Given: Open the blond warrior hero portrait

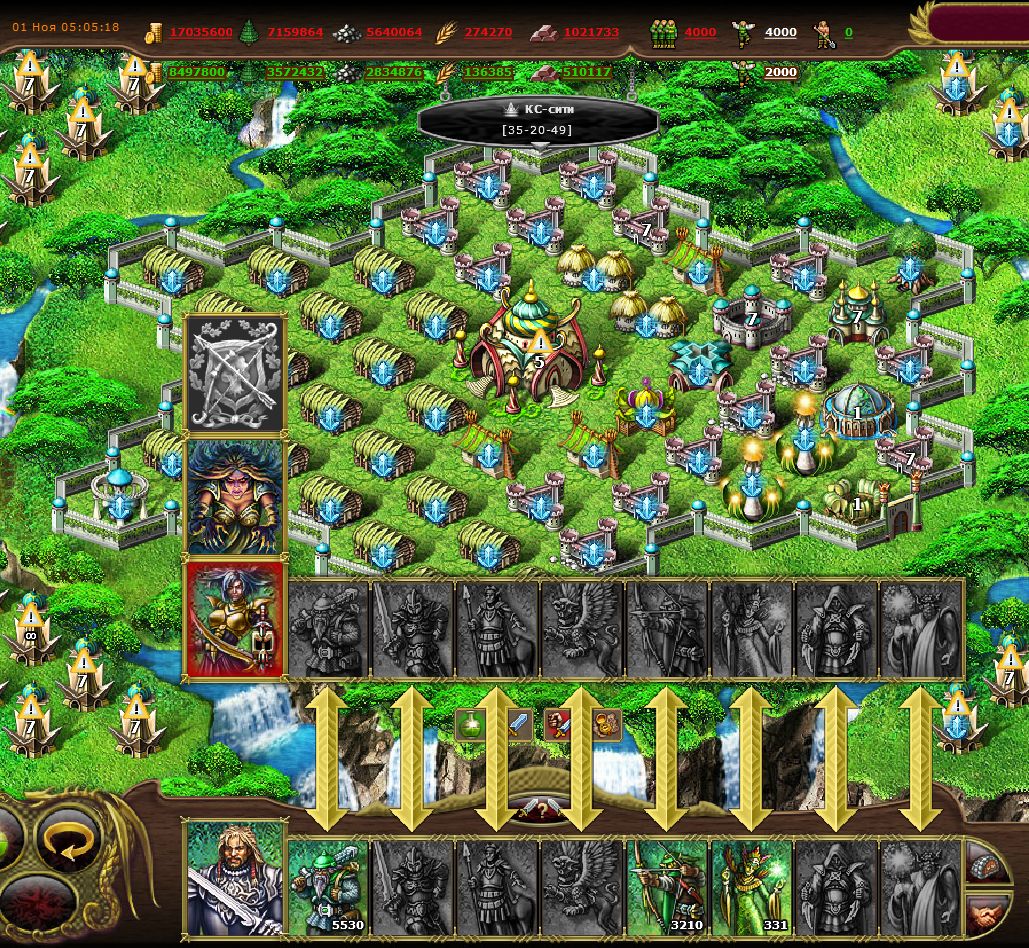Looking at the screenshot, I should (x=234, y=878).
